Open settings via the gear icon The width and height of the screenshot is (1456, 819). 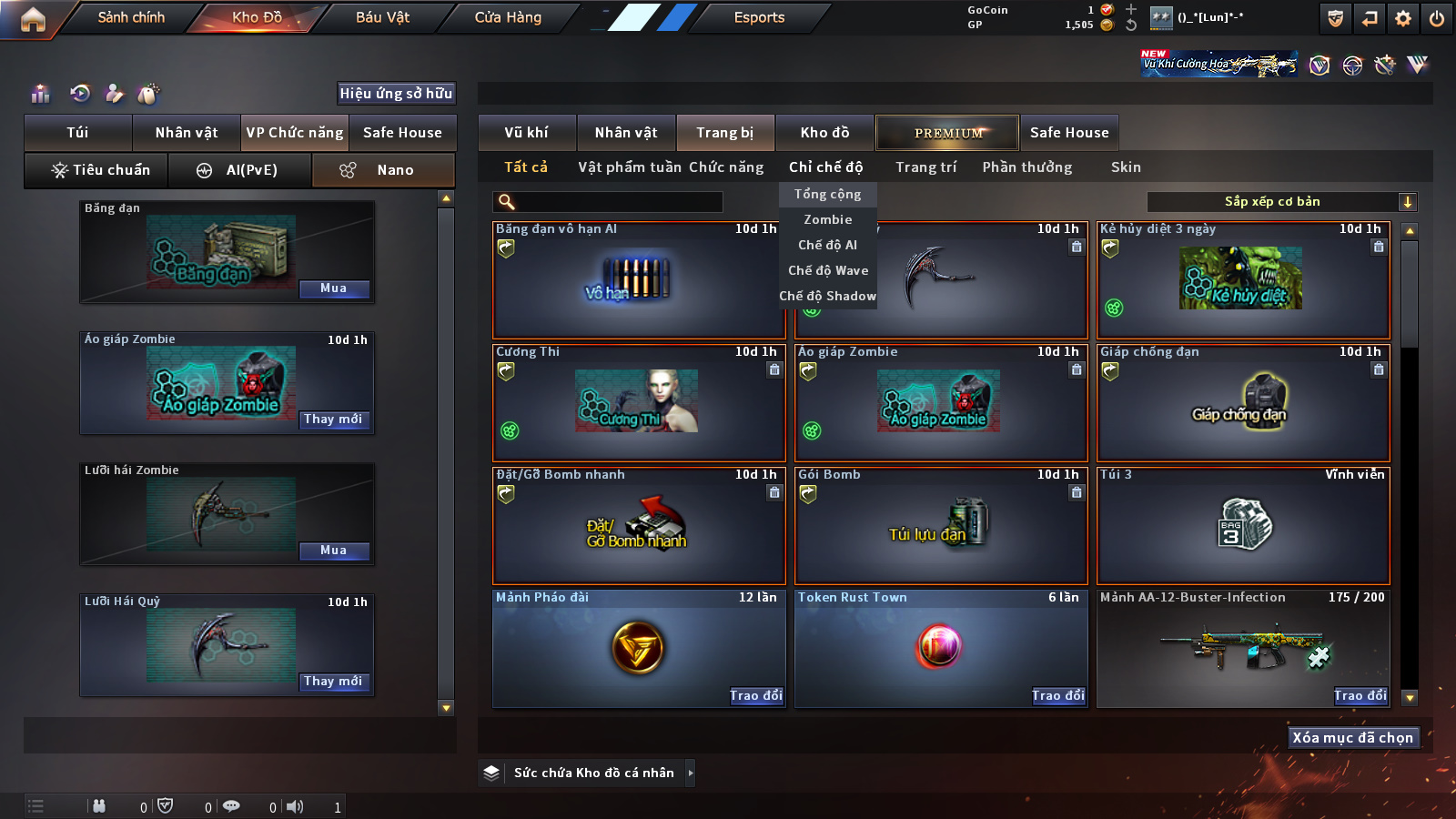pyautogui.click(x=1403, y=18)
